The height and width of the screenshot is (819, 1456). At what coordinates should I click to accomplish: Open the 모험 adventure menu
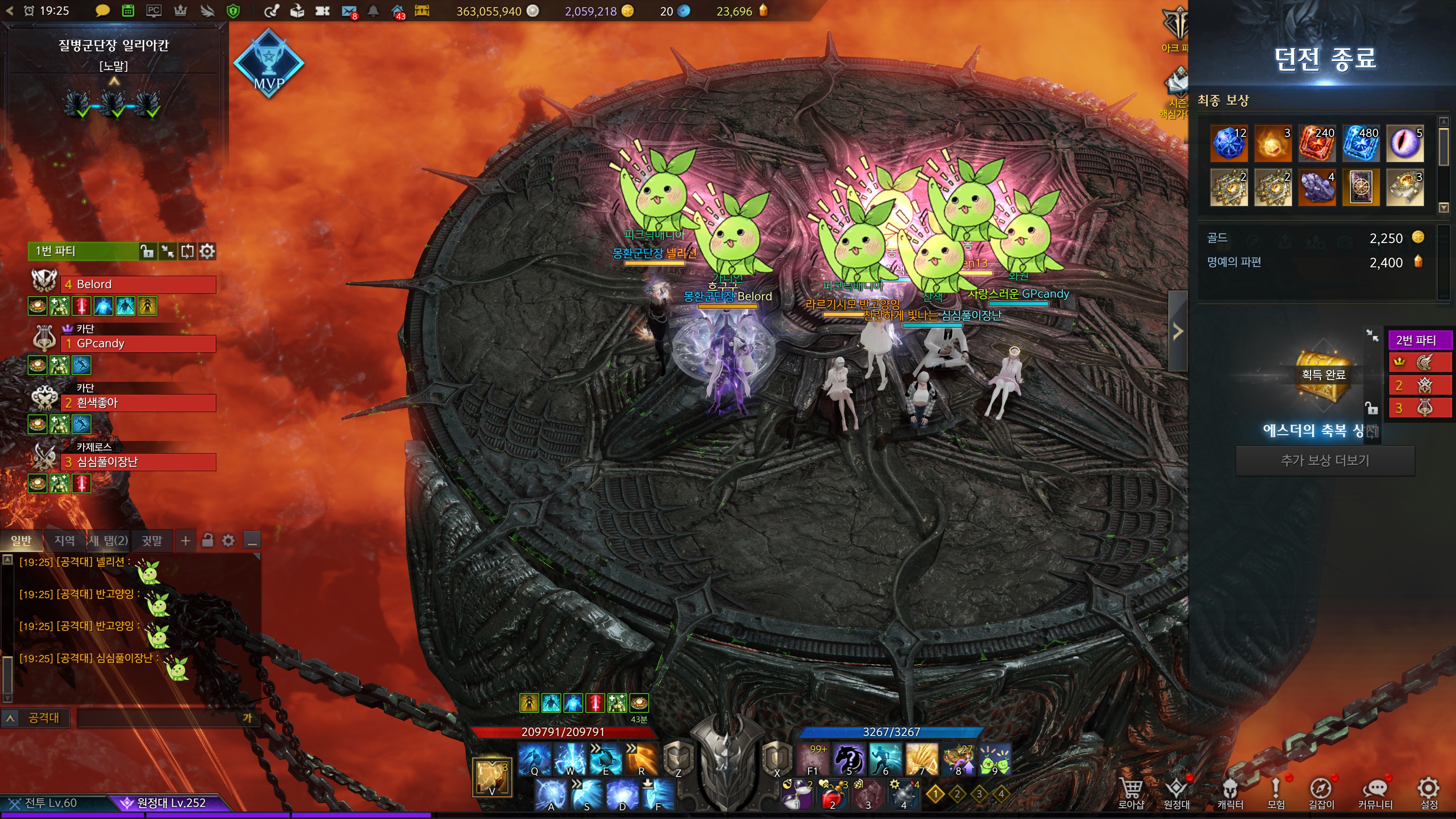[x=1276, y=792]
